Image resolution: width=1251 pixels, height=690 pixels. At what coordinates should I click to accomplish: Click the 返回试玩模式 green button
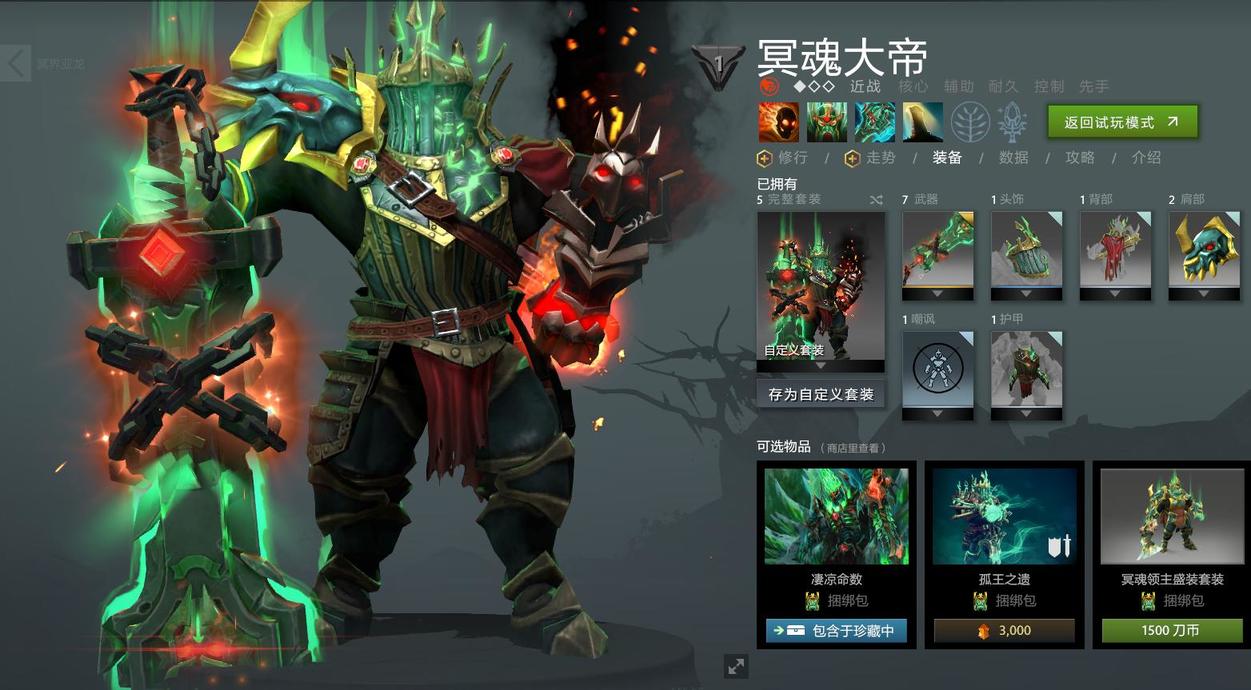(1122, 122)
